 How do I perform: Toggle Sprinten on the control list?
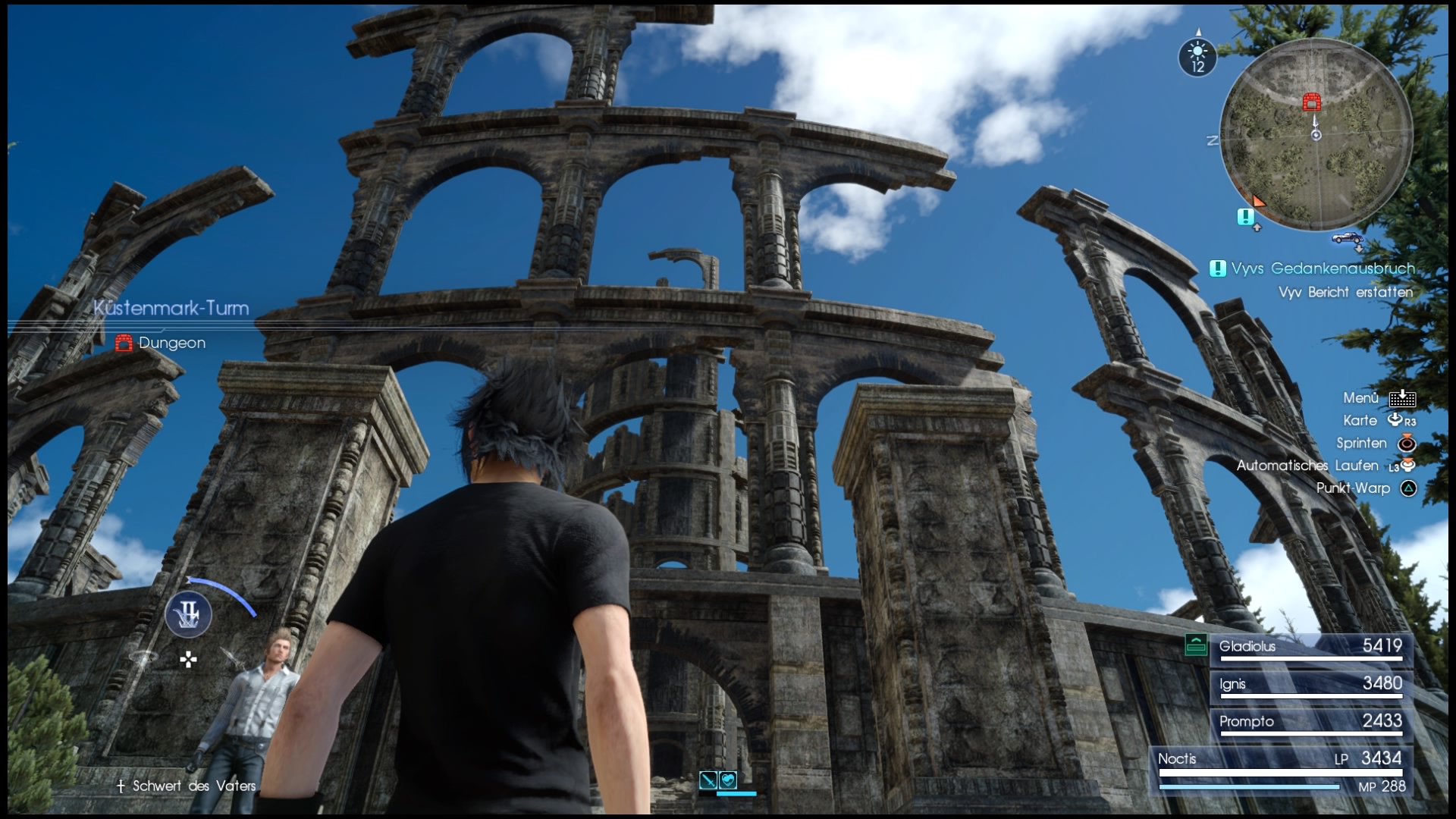click(1362, 443)
